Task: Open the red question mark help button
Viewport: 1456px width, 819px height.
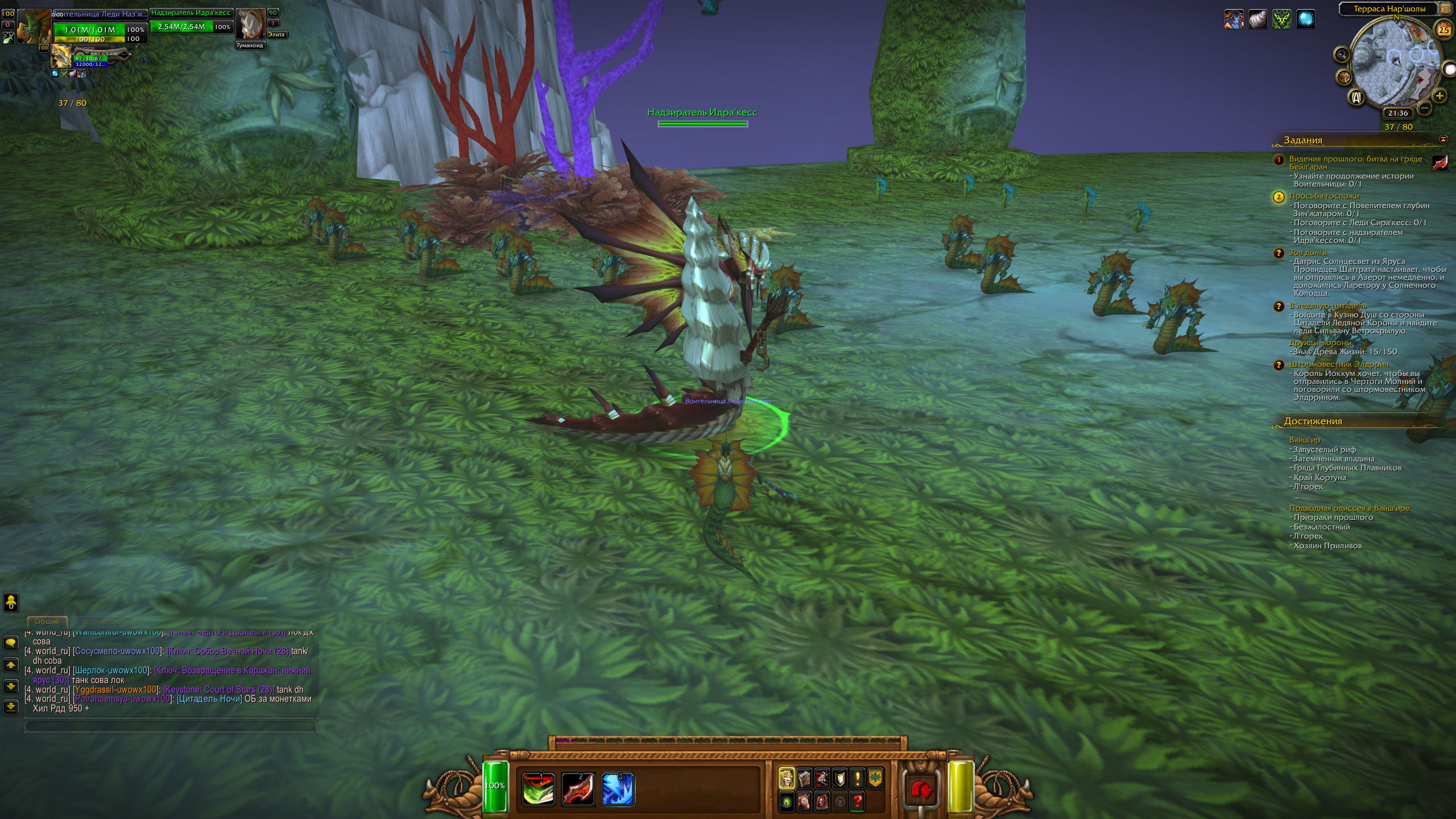Action: [857, 802]
